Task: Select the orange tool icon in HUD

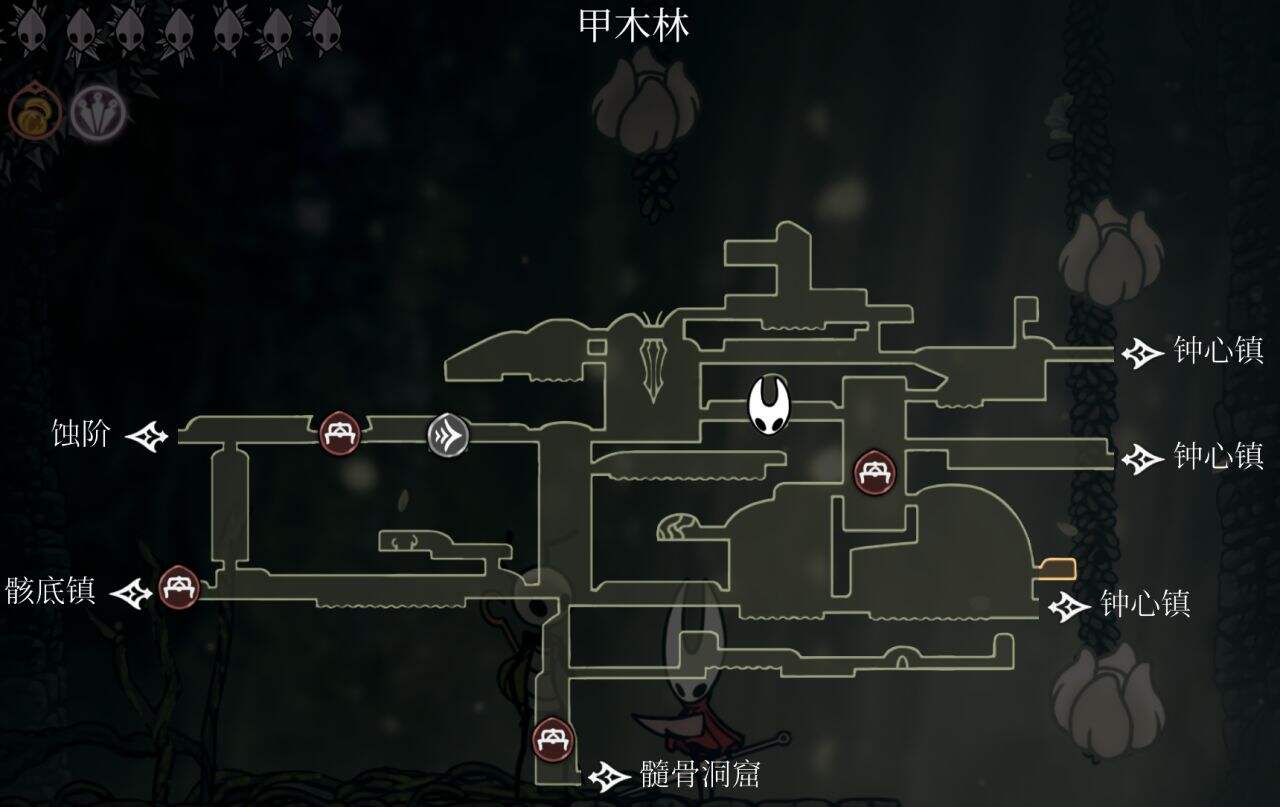Action: pos(34,114)
